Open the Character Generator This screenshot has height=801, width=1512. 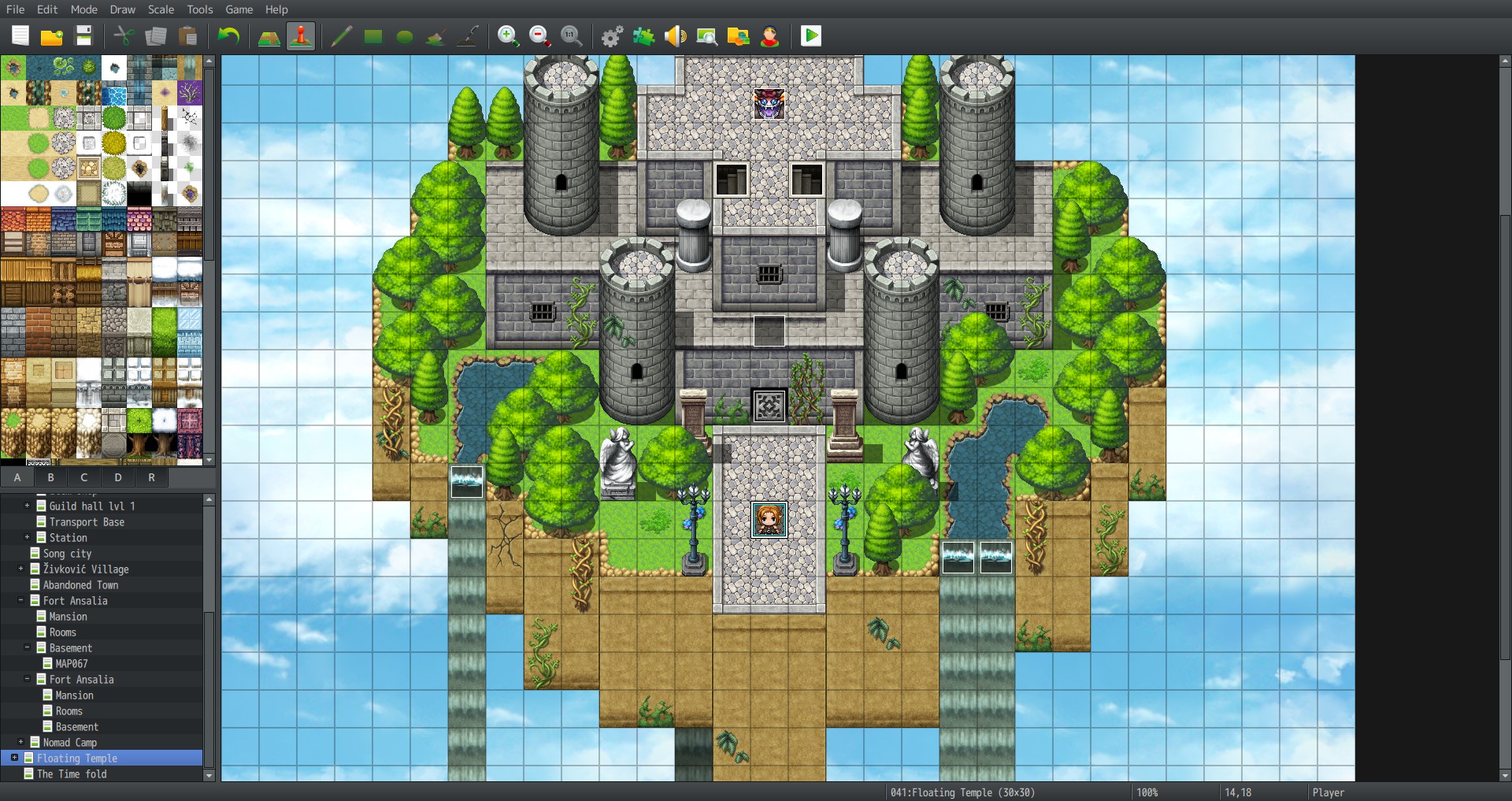(770, 35)
